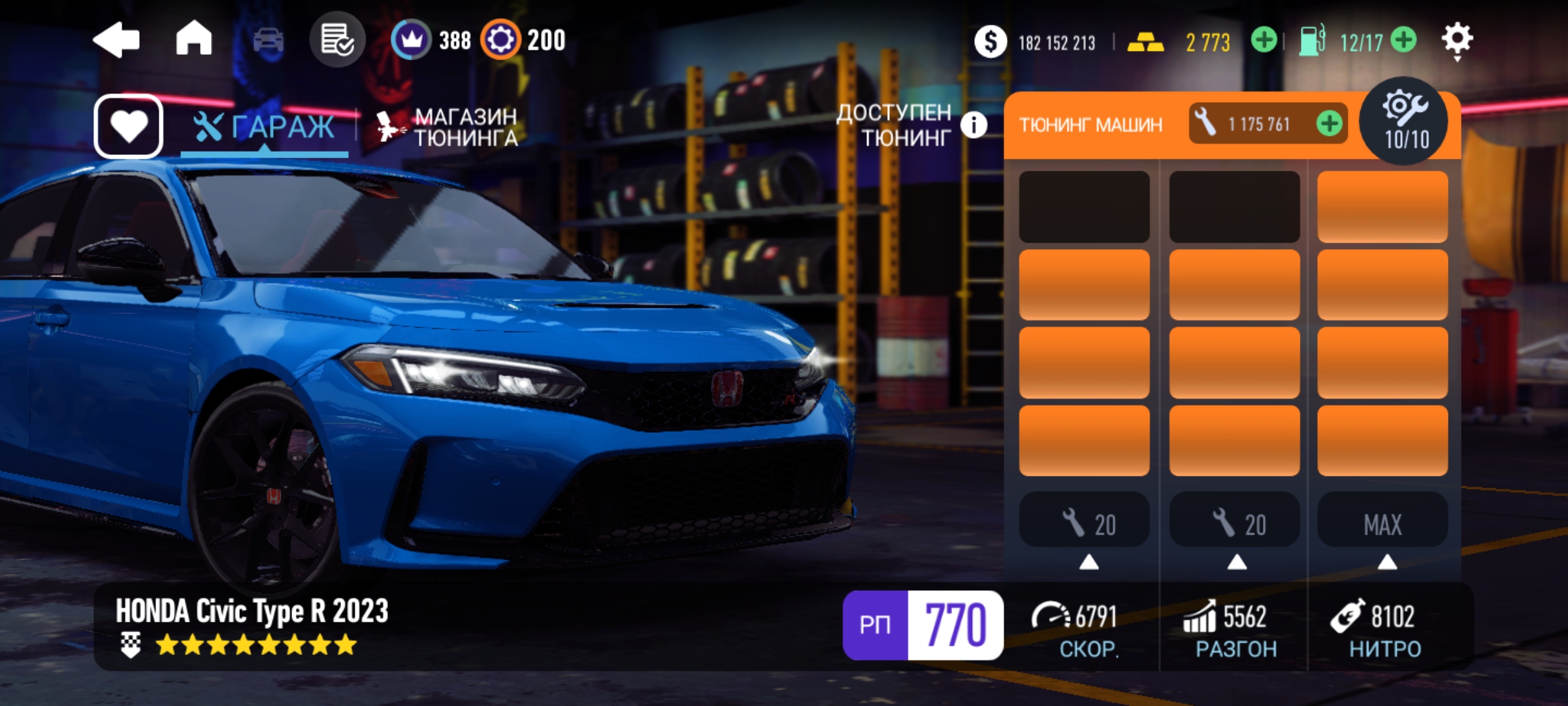The width and height of the screenshot is (1568, 706).
Task: Switch to the Гараж tab
Action: (265, 127)
